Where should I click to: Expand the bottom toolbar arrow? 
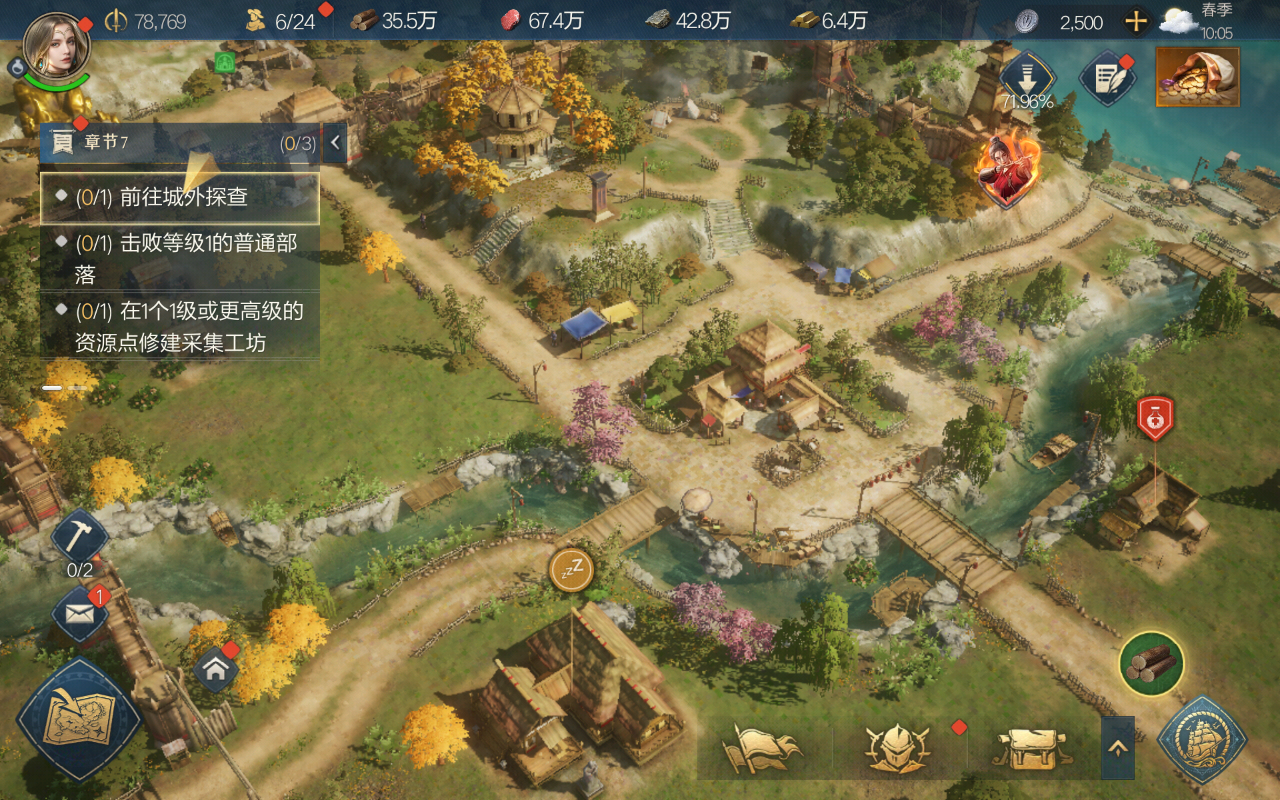click(x=1118, y=748)
